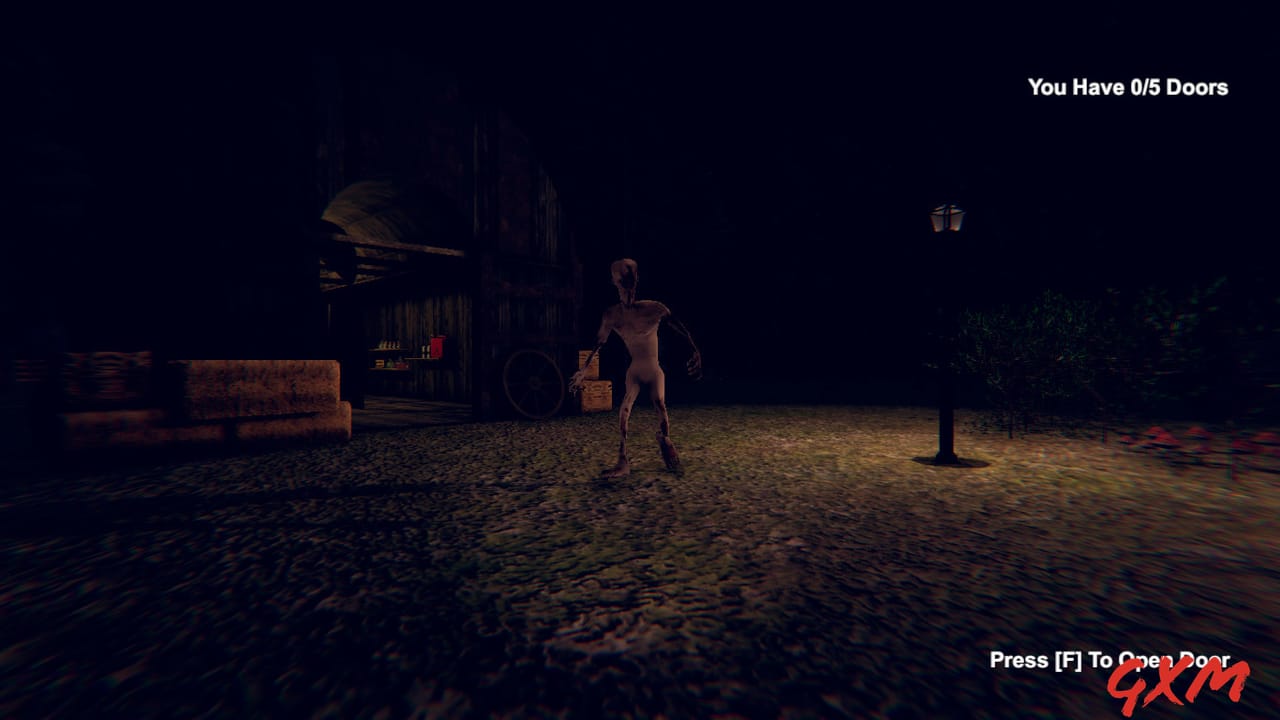Select the top wooden crate
The height and width of the screenshot is (720, 1280).
(588, 362)
